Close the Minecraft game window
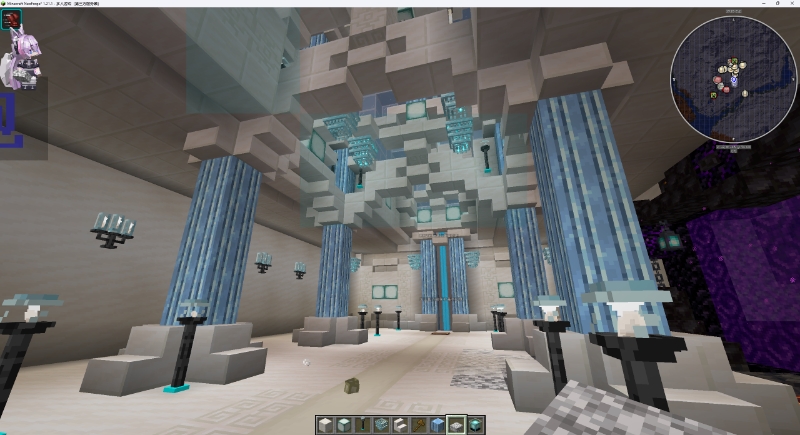 786,4
